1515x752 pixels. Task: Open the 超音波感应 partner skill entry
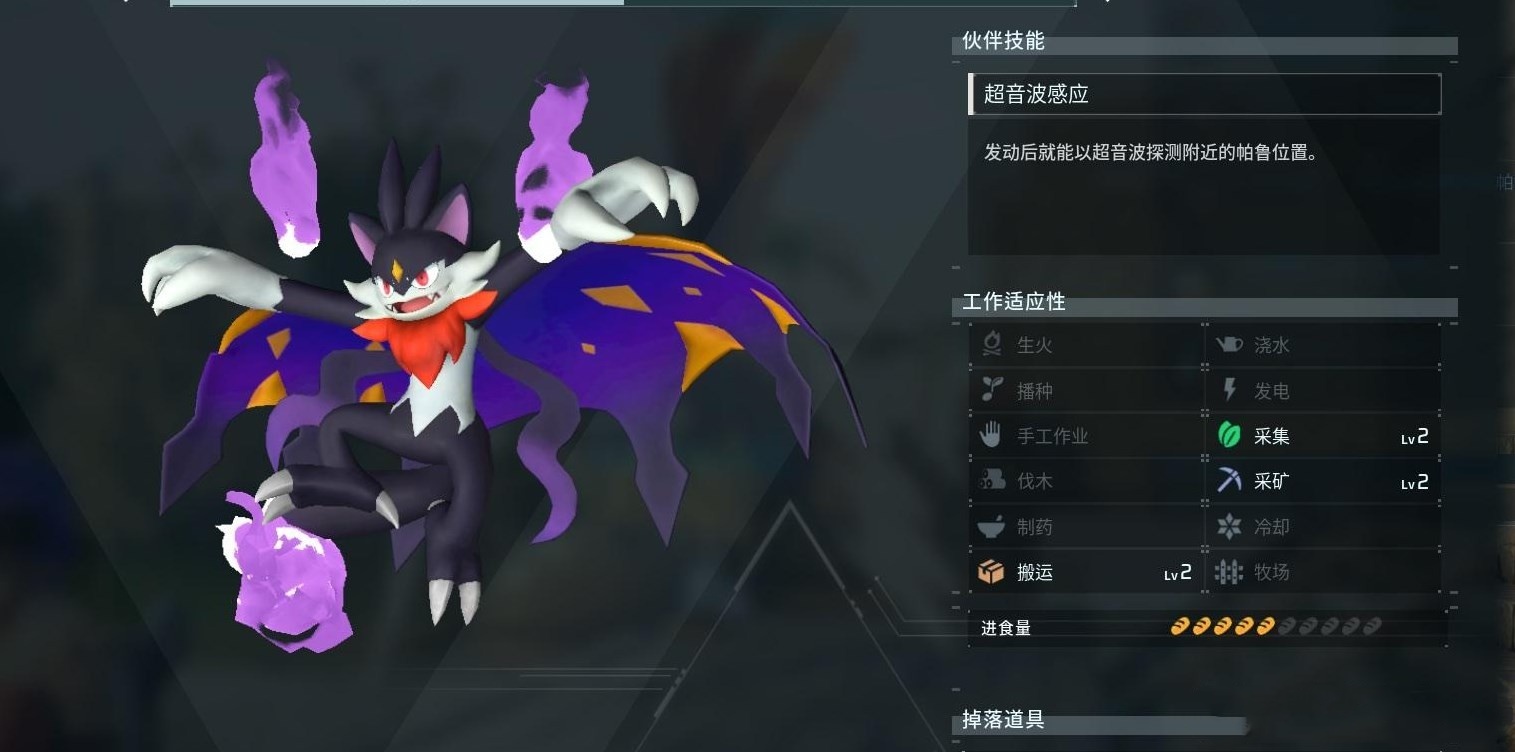pos(1203,94)
